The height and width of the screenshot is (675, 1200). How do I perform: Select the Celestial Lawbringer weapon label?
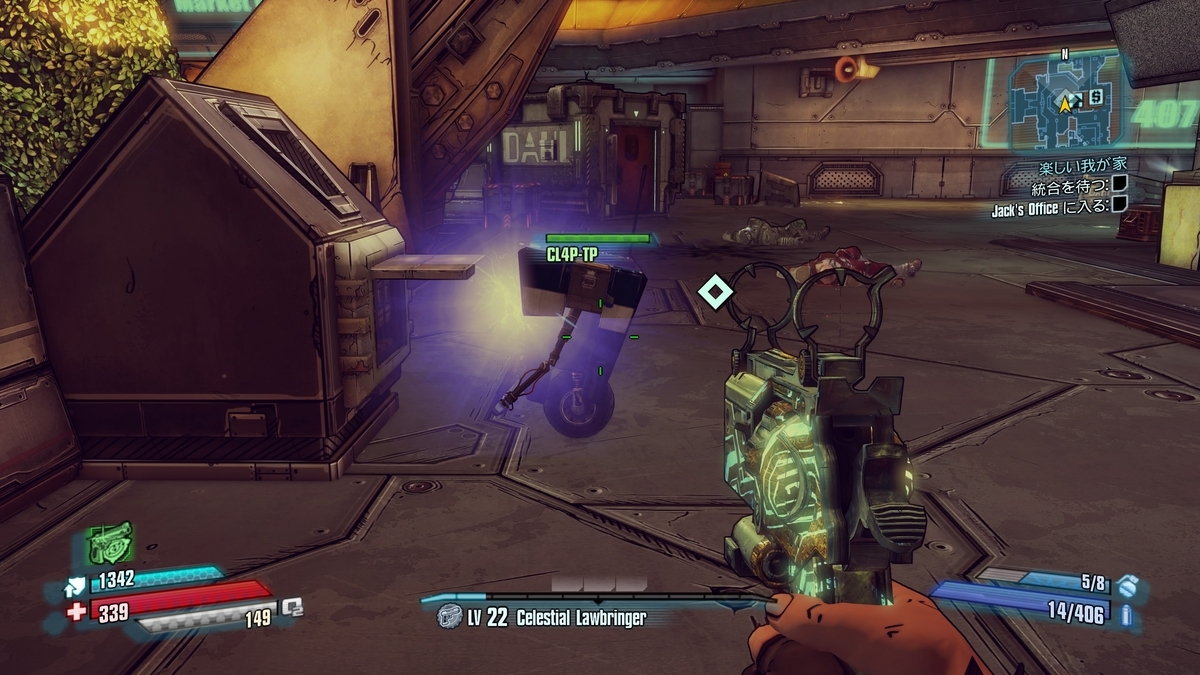point(581,618)
